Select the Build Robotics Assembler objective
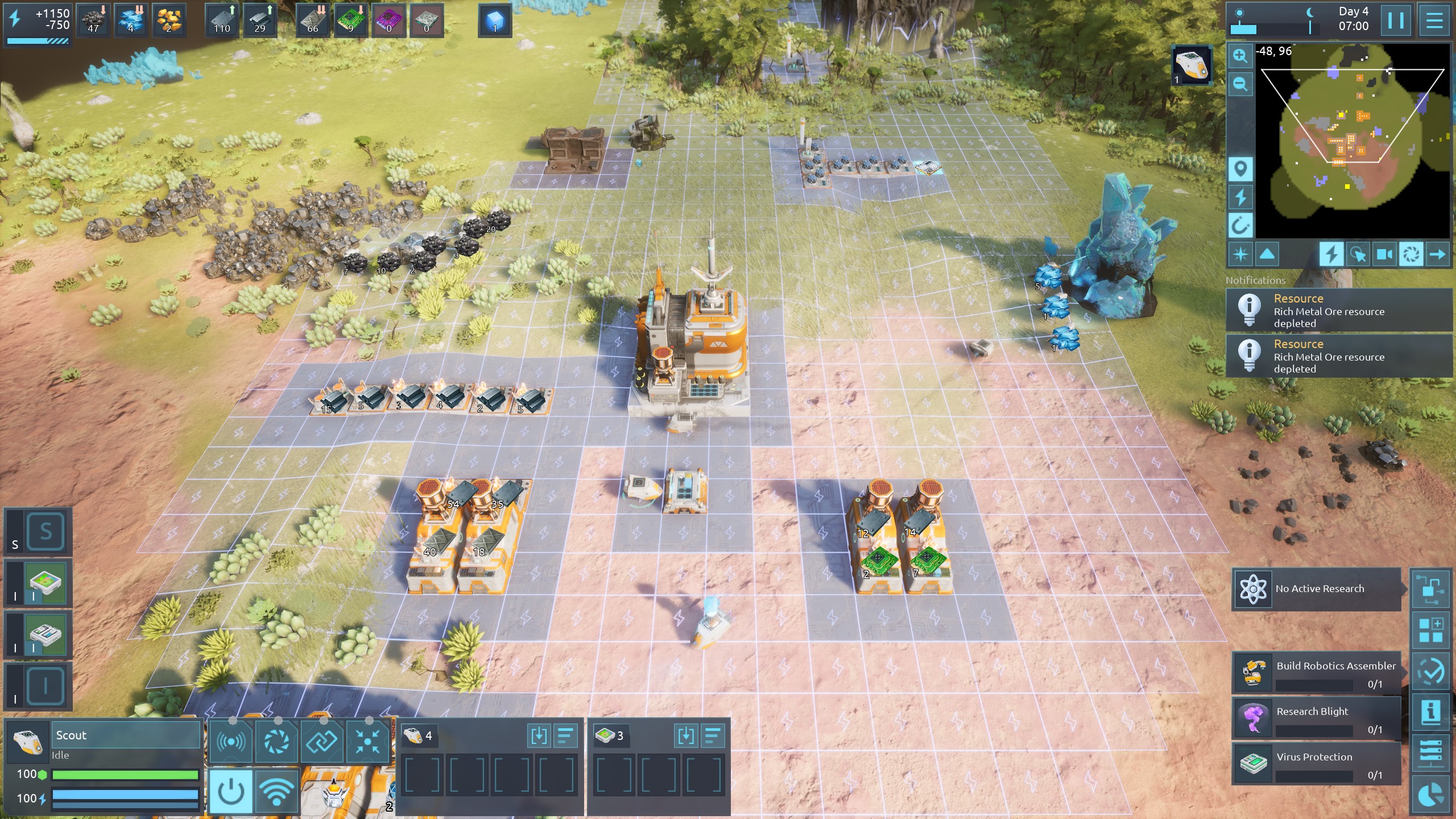Viewport: 1456px width, 819px height. tap(1316, 673)
